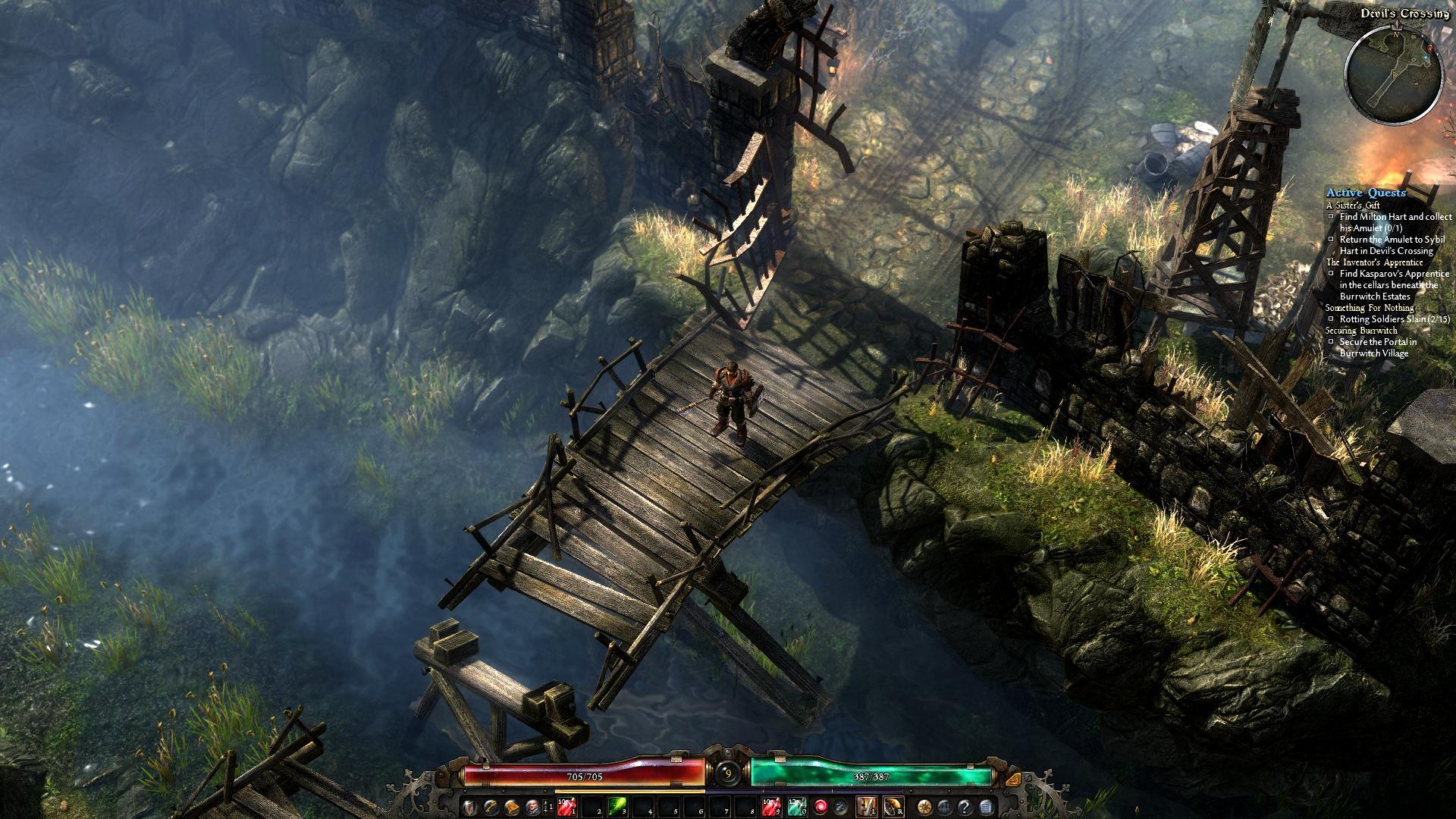Click The Inventor's Apprentice quest title
1456x819 pixels.
1374,262
